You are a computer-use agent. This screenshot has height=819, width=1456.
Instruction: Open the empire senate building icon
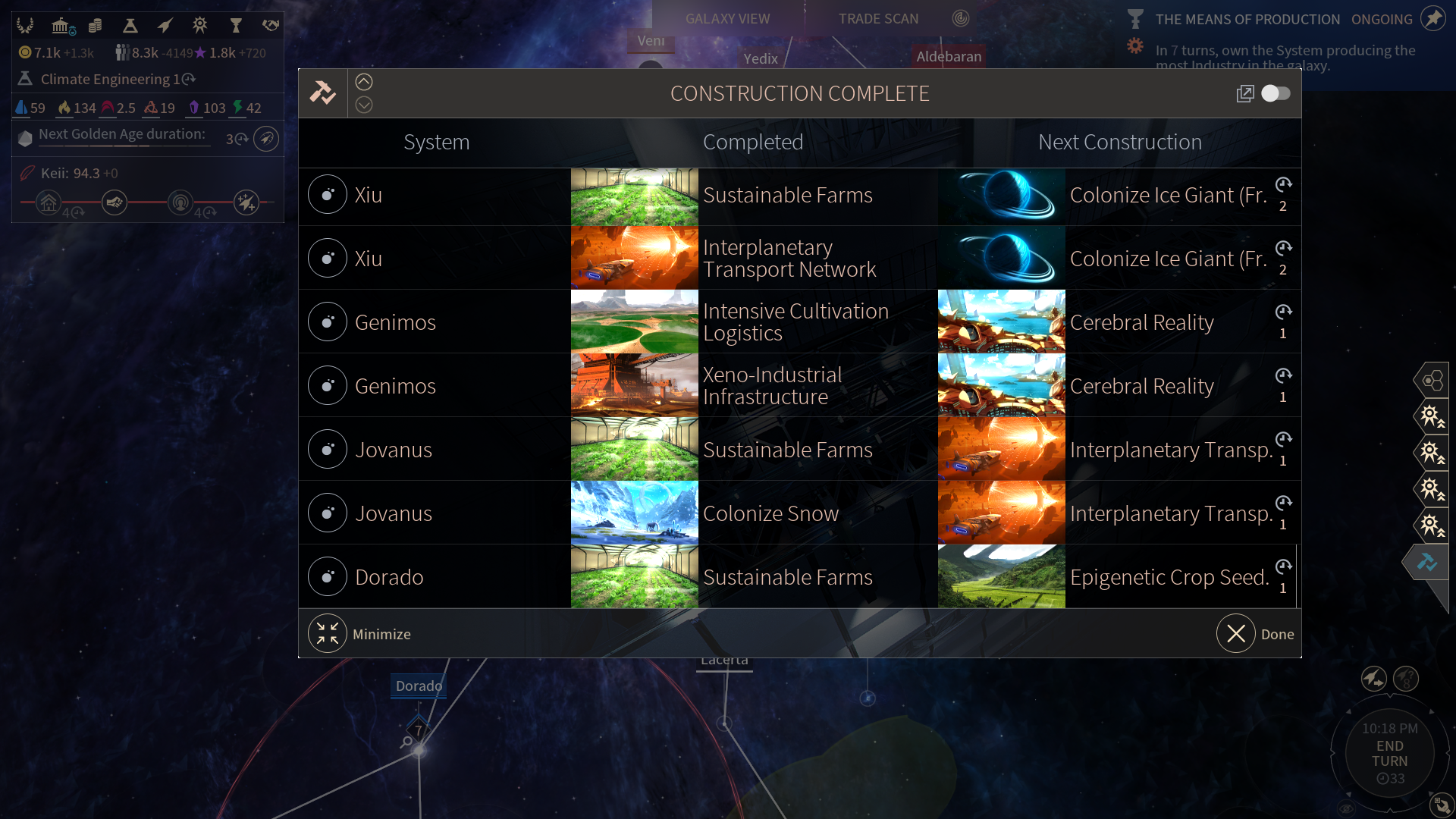point(61,27)
